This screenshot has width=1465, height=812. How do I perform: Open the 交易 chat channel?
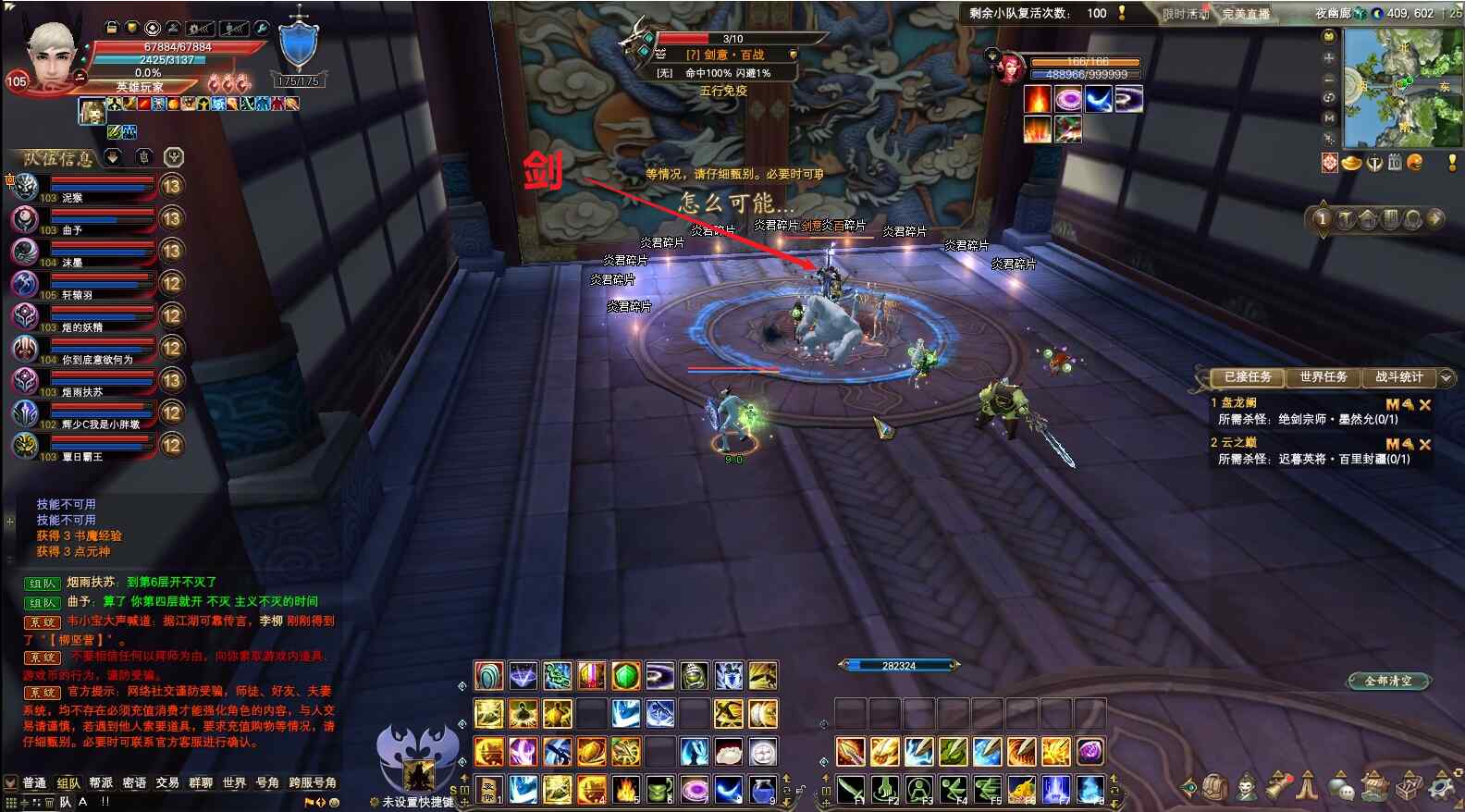coord(167,783)
